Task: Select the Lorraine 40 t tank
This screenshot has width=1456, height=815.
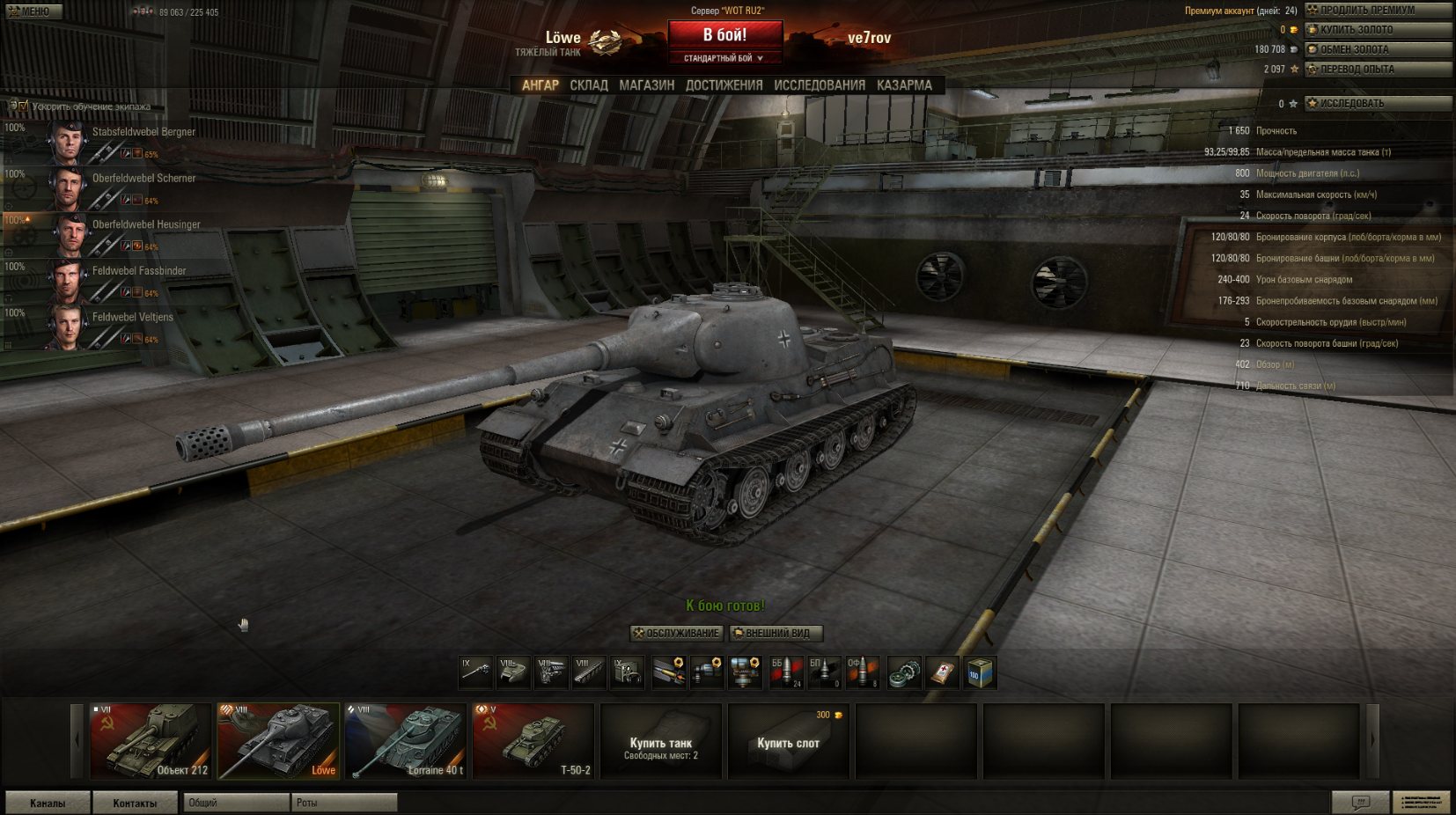Action: pyautogui.click(x=405, y=740)
